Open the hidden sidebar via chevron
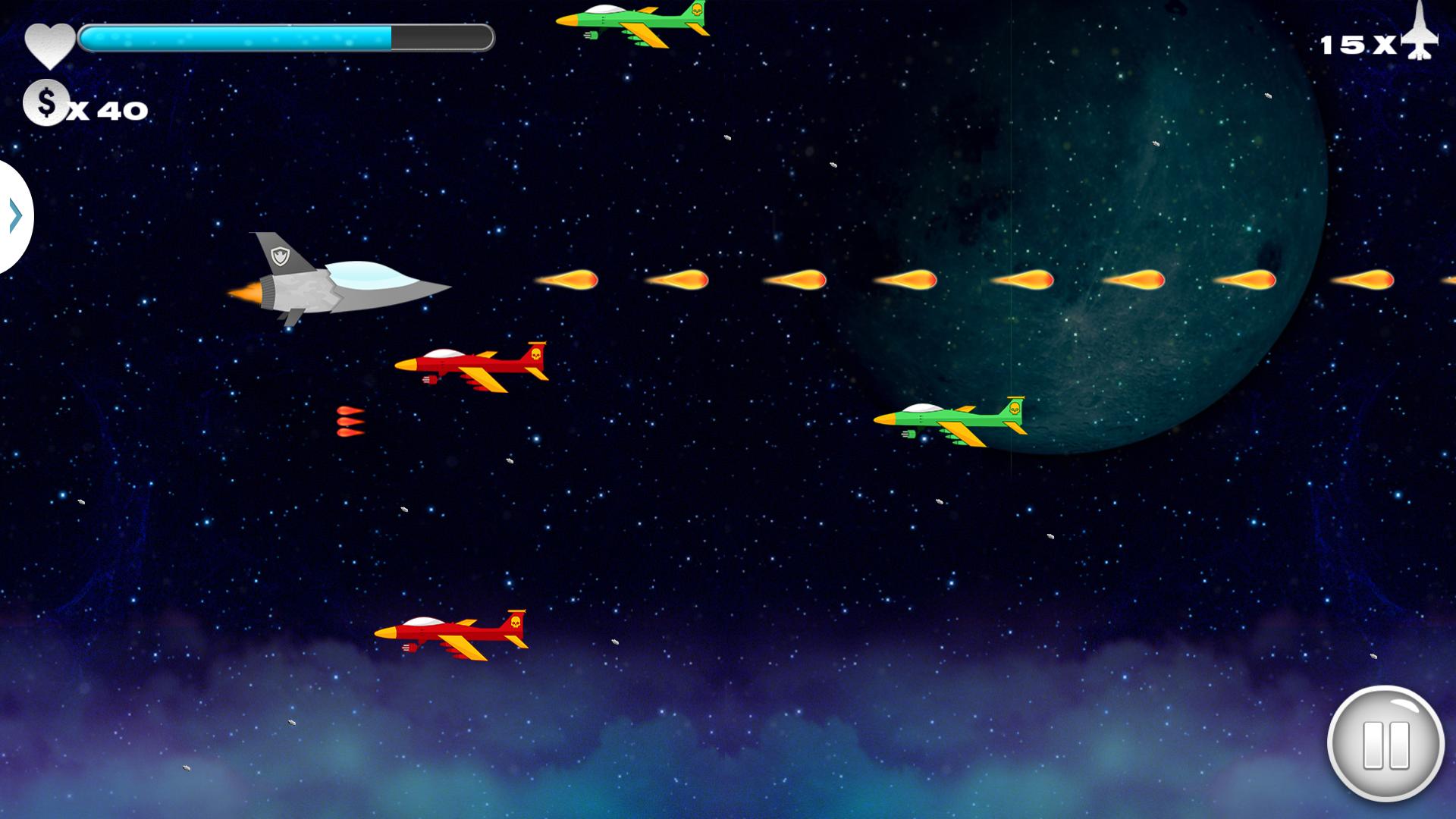Image resolution: width=1456 pixels, height=819 pixels. tap(14, 216)
